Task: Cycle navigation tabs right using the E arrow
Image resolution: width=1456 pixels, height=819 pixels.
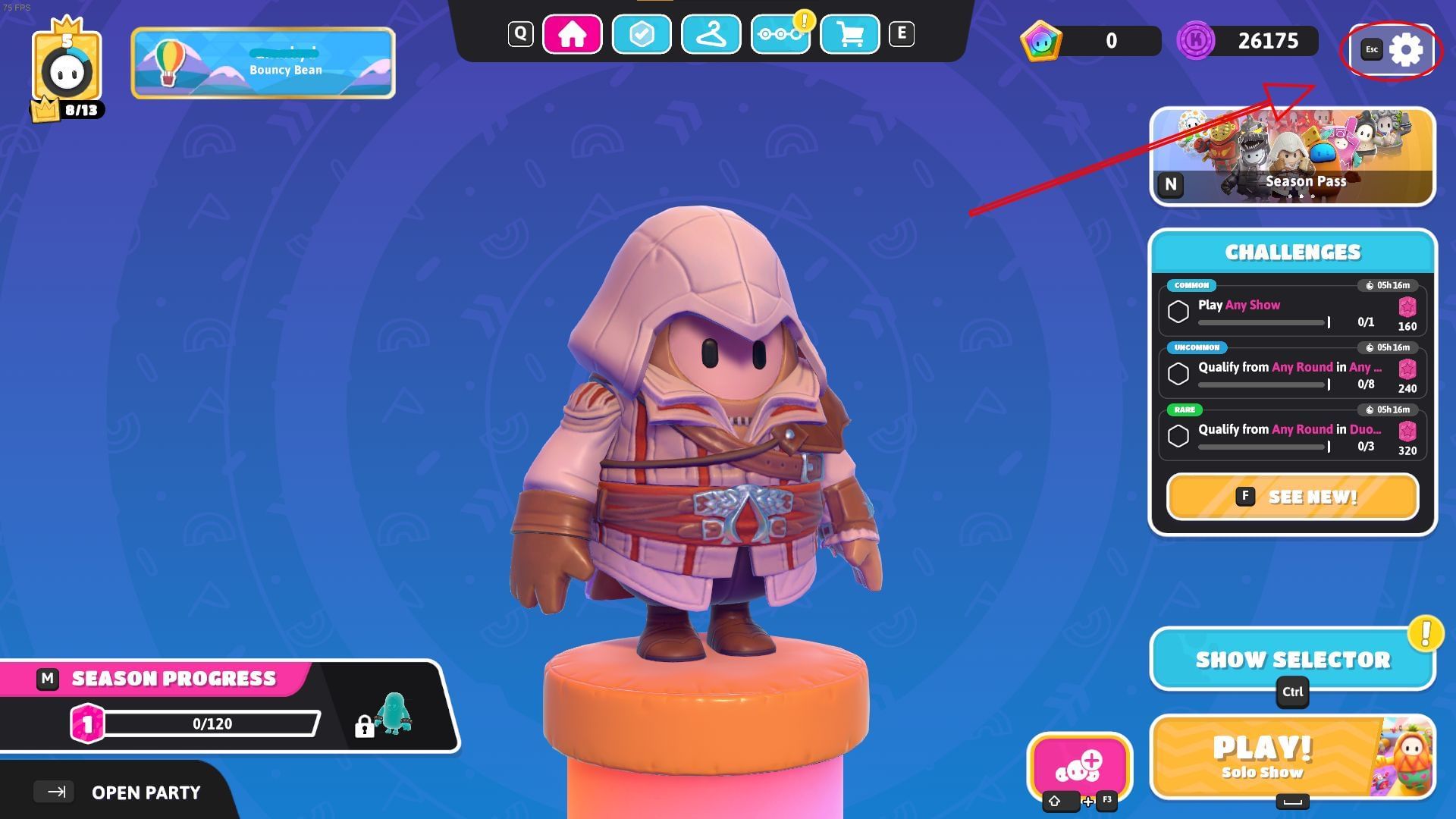Action: (x=902, y=33)
